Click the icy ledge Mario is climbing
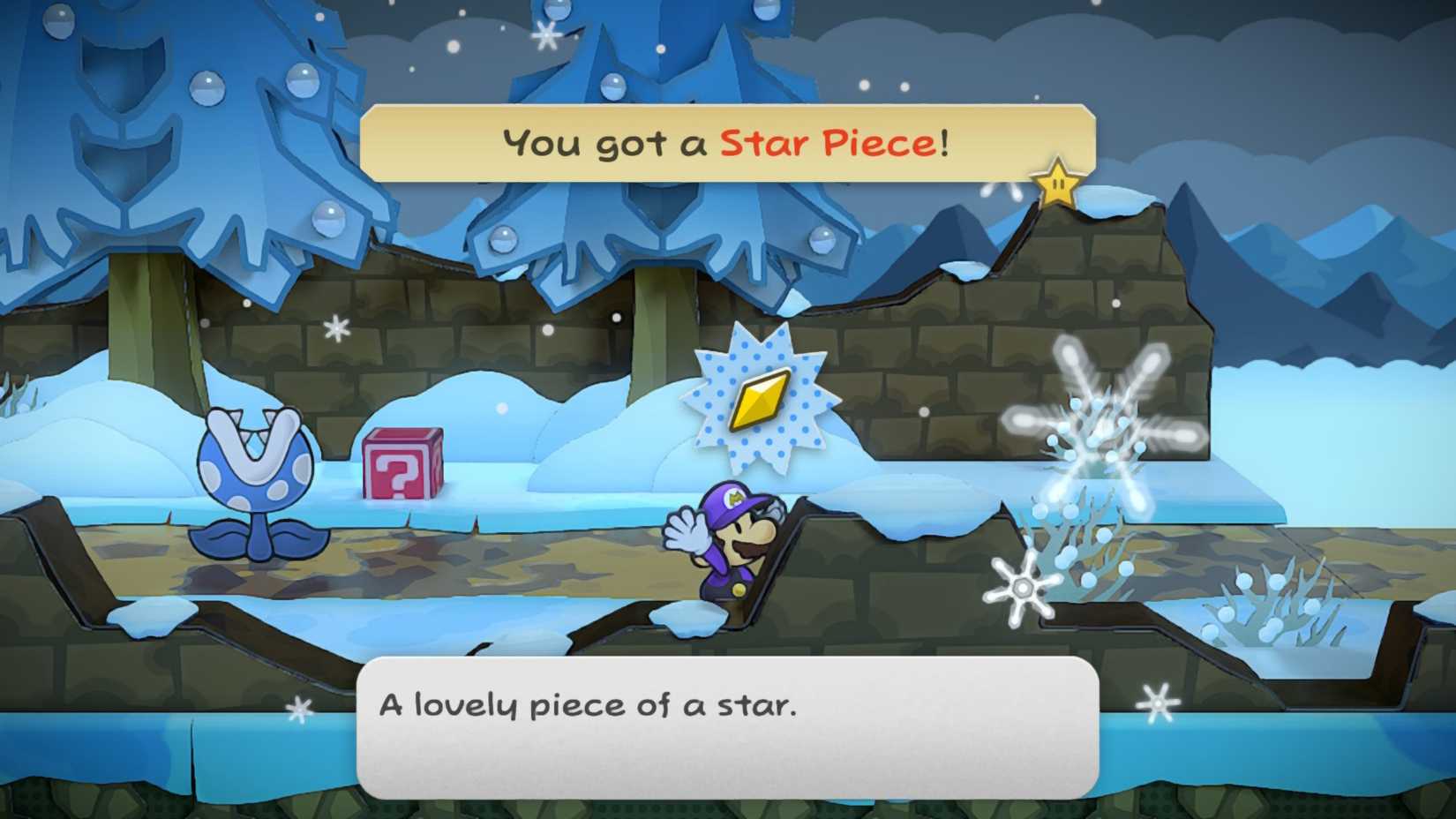Viewport: 1456px width, 819px height. pyautogui.click(x=803, y=521)
